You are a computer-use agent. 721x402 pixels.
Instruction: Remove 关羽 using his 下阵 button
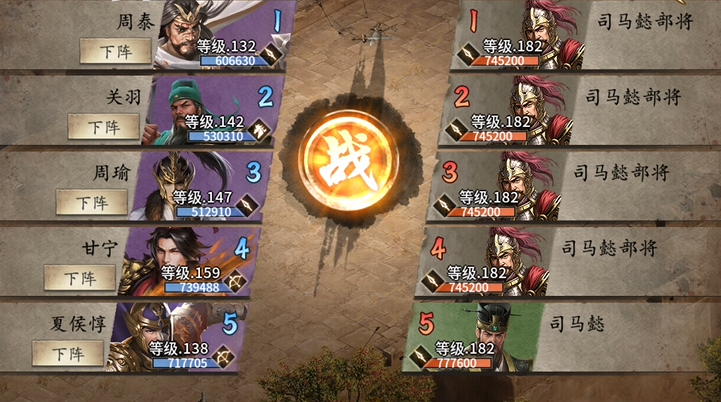(x=103, y=126)
